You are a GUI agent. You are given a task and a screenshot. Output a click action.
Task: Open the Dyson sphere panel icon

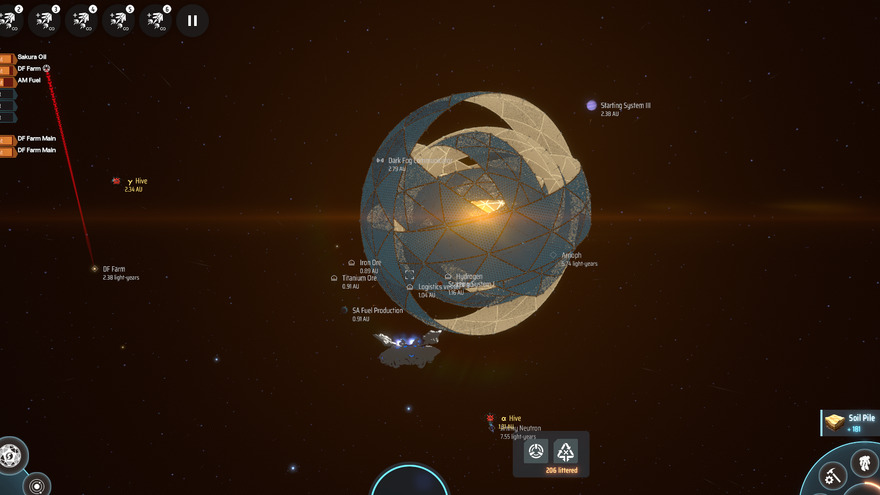point(10,456)
